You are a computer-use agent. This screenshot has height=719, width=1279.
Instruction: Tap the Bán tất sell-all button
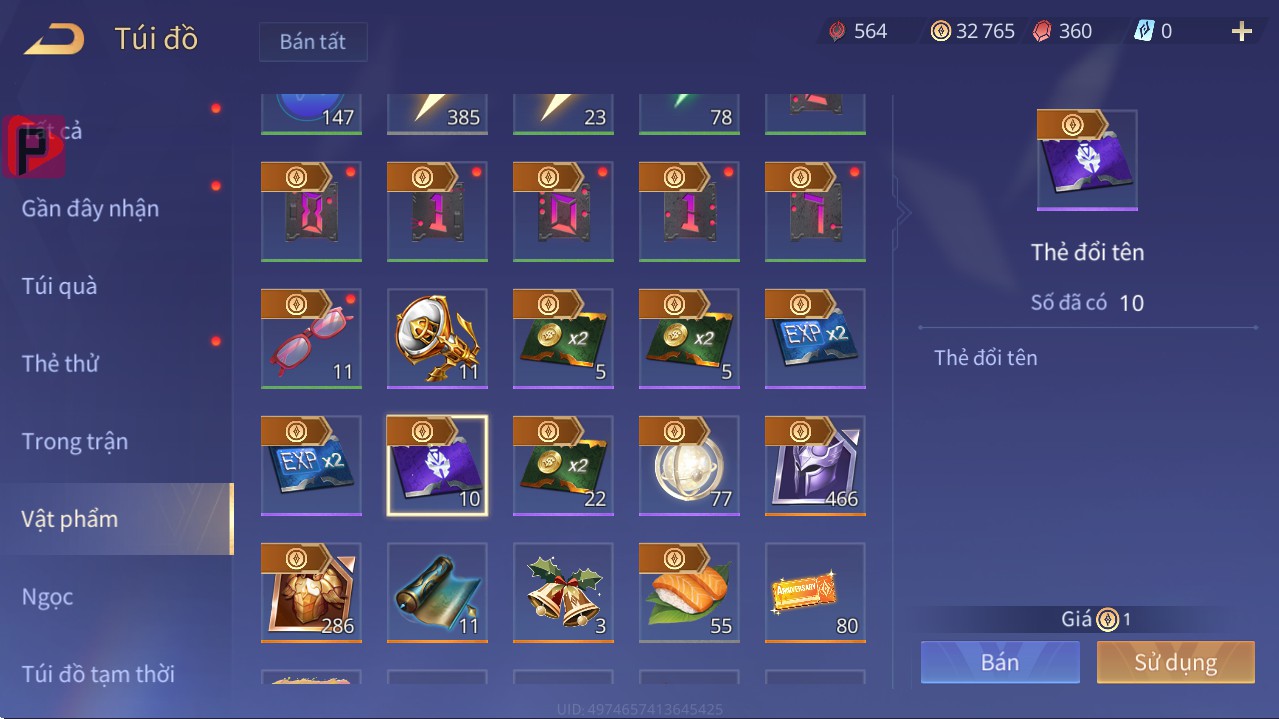pos(313,42)
